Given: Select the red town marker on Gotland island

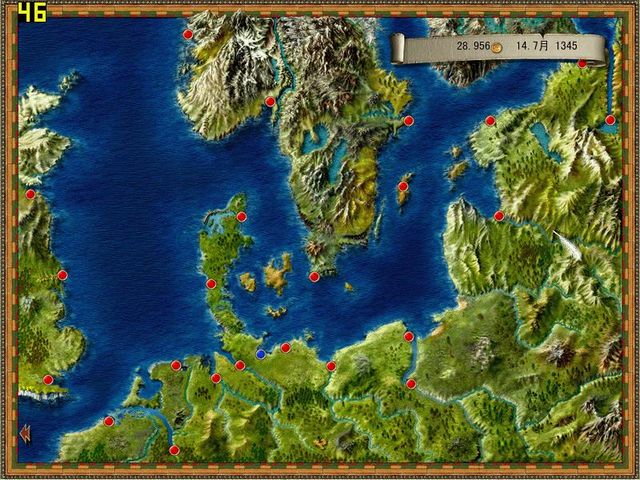Looking at the screenshot, I should [404, 186].
